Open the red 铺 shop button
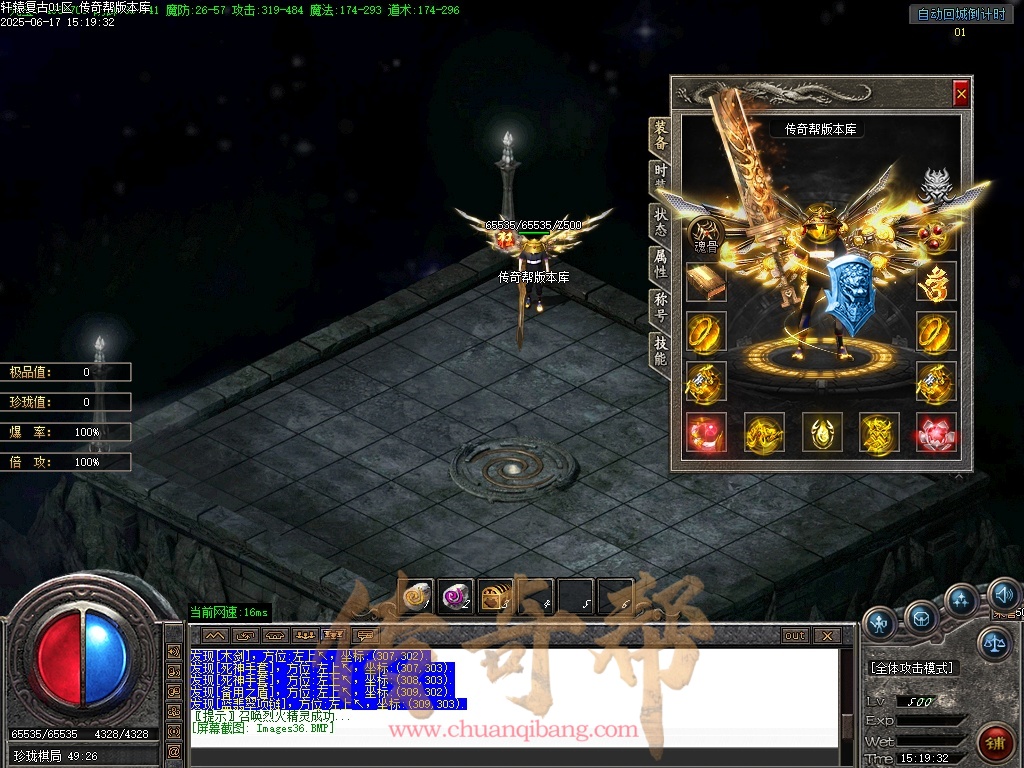Screen dimensions: 1024x768 pos(994,742)
